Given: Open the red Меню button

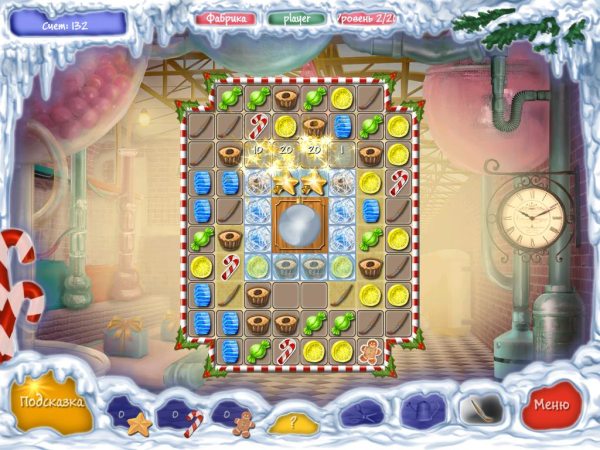Looking at the screenshot, I should [552, 405].
